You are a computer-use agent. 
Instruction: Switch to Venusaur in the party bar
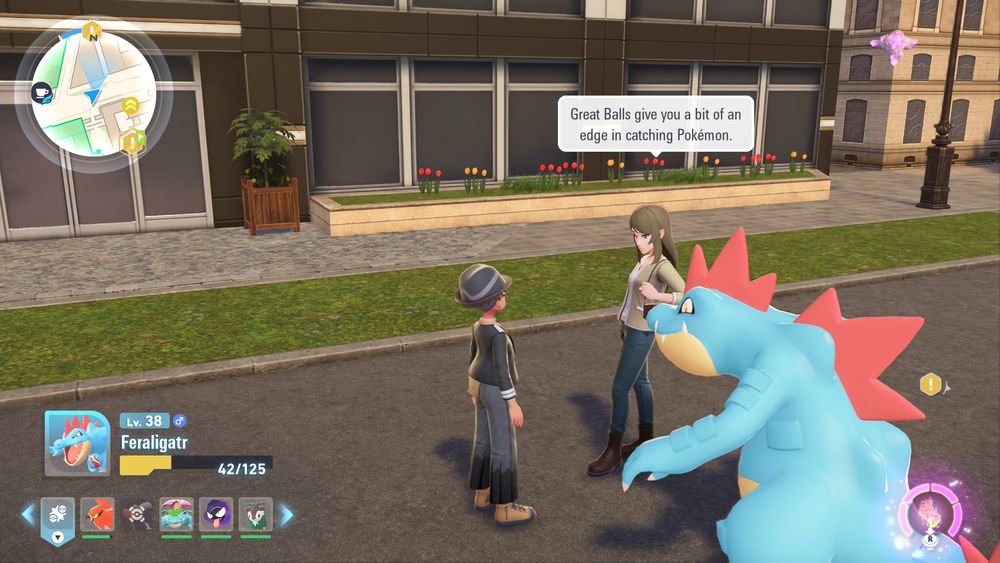pos(177,515)
